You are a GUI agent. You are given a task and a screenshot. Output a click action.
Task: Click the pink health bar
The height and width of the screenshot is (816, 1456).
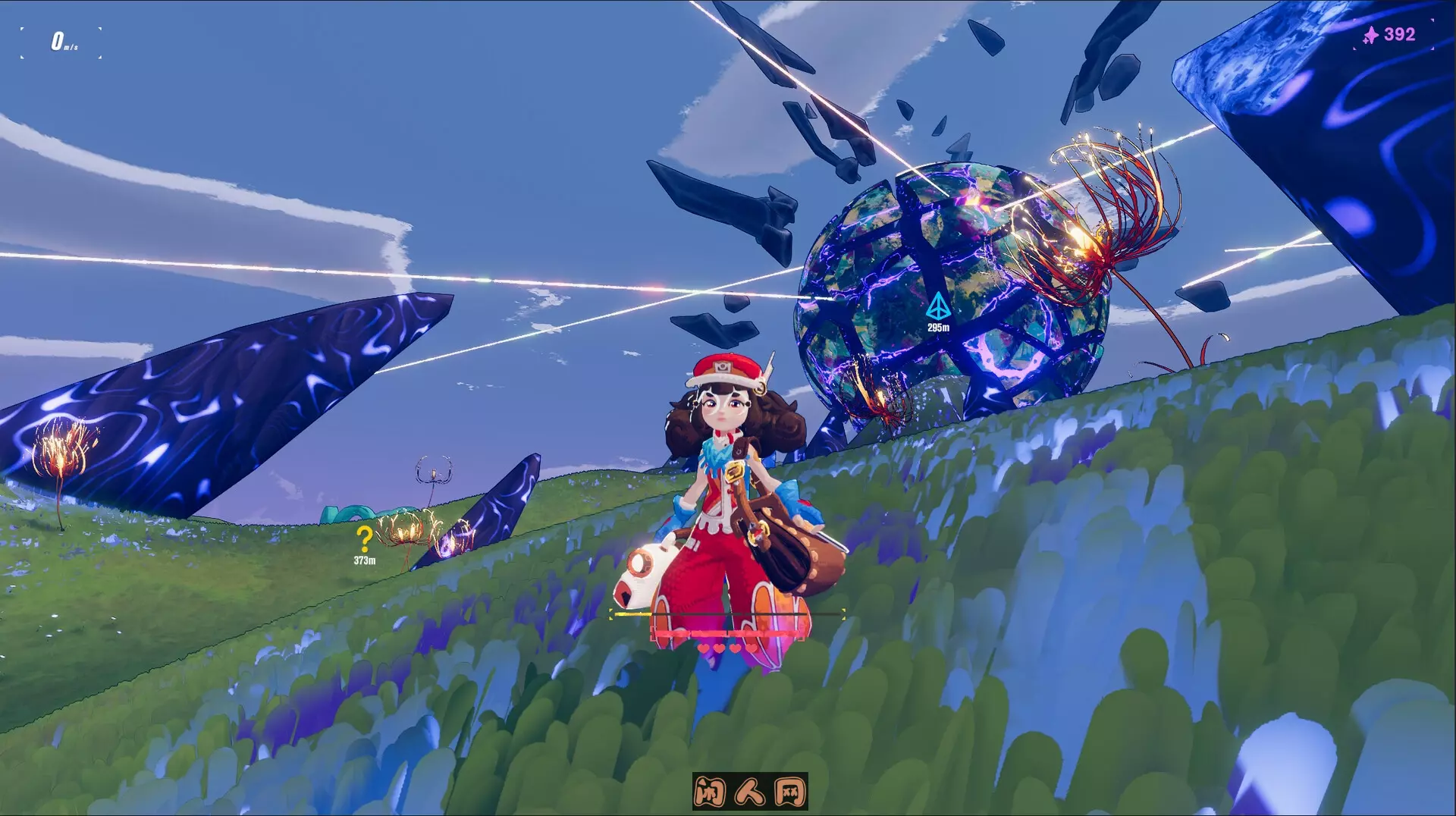coord(728,633)
